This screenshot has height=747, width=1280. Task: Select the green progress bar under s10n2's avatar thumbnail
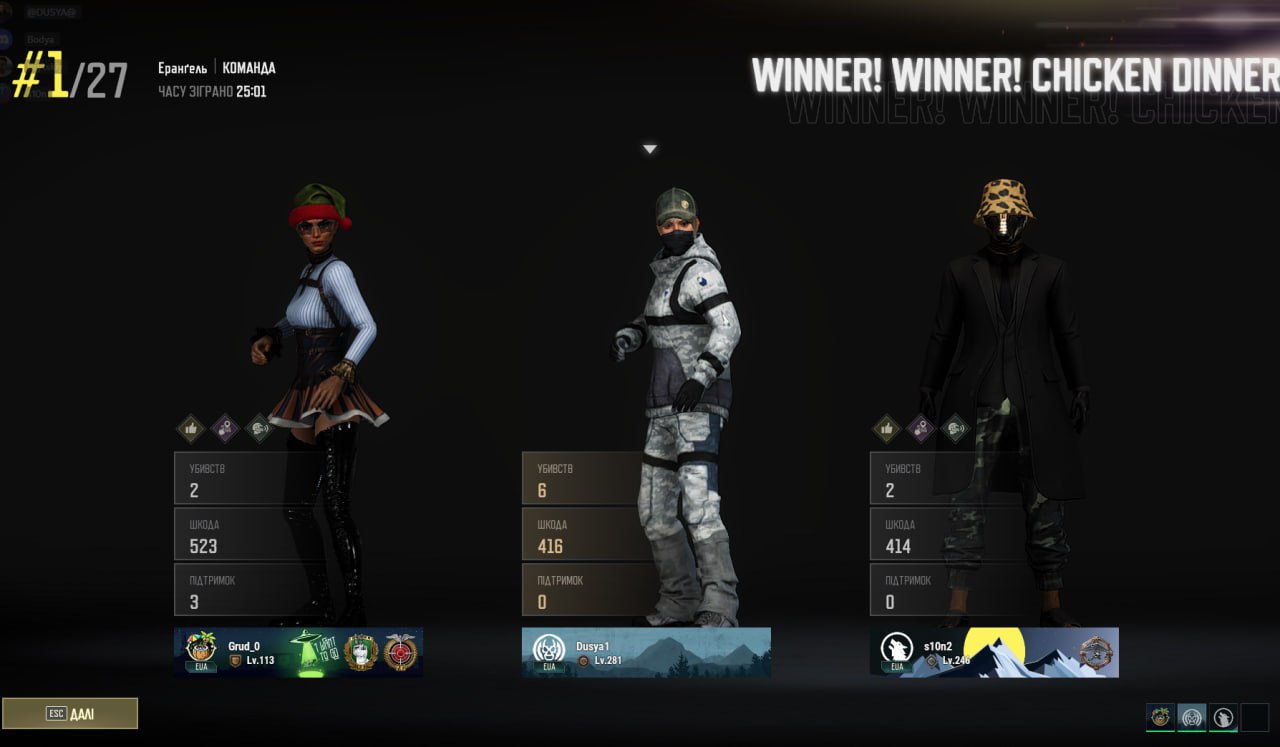coord(1222,731)
